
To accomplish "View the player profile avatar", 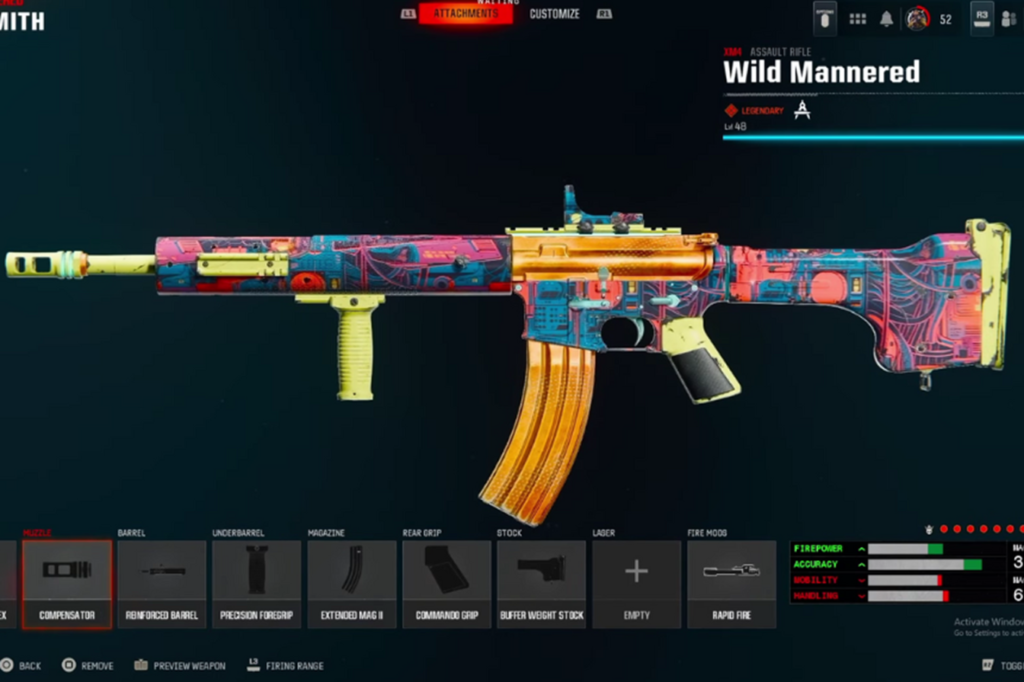I will (917, 19).
